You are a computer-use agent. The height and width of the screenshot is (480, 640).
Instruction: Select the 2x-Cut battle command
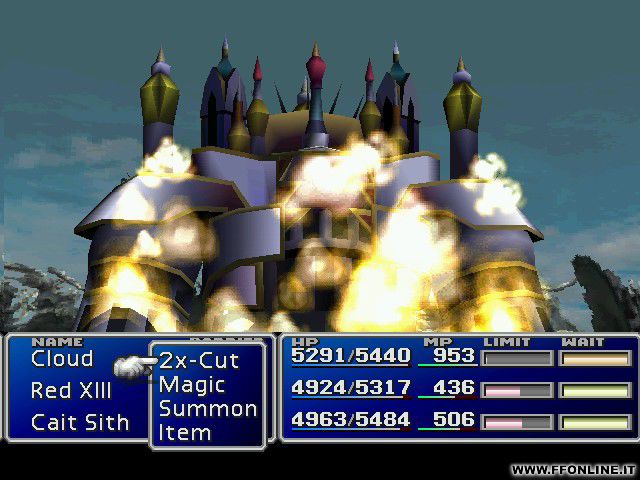[x=199, y=361]
